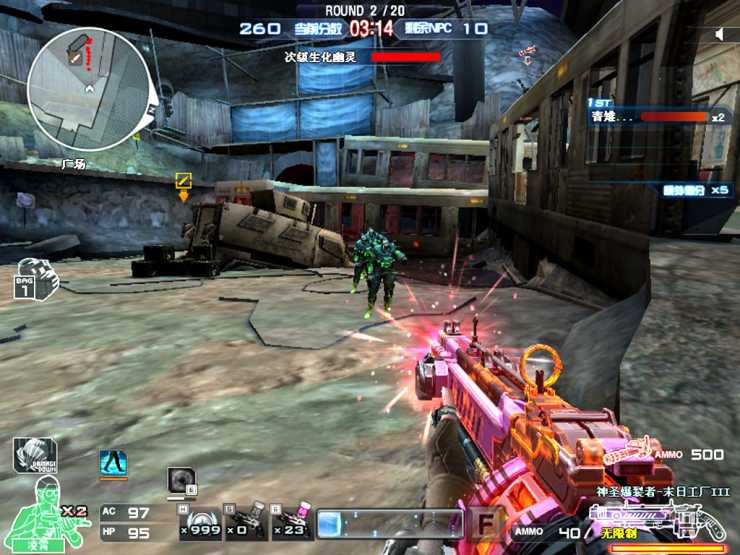740x555 pixels.
Task: Click the green soldier character portrait
Action: tap(44, 515)
